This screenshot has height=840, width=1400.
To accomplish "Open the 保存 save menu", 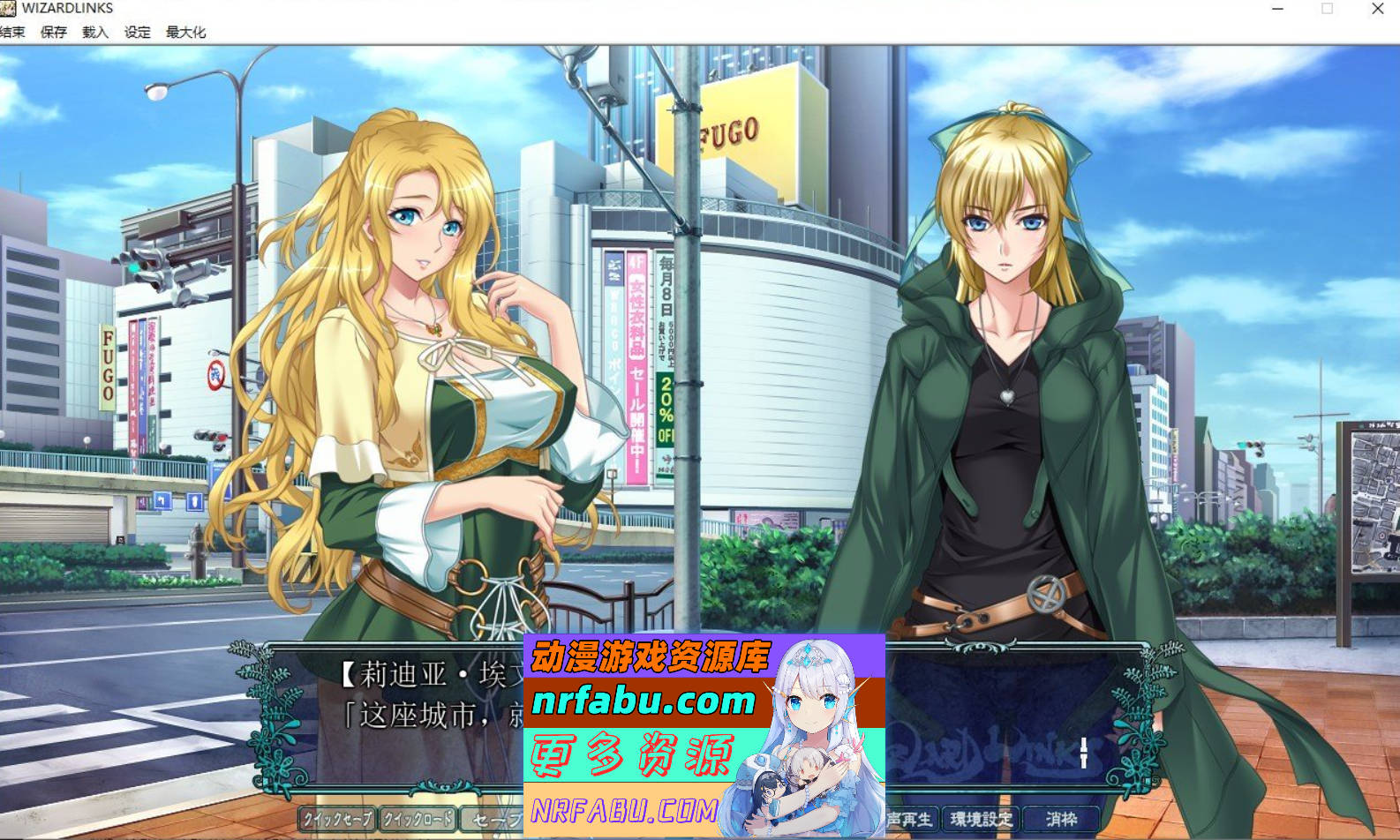I will [x=53, y=32].
